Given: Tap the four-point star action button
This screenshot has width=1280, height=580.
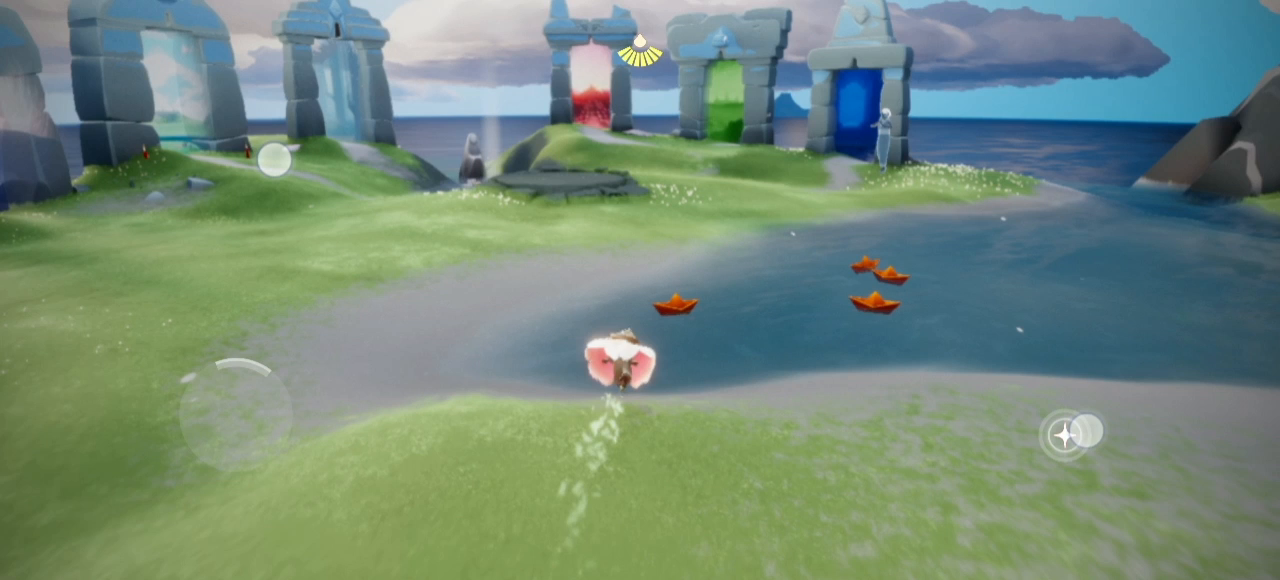Looking at the screenshot, I should [x=1063, y=435].
